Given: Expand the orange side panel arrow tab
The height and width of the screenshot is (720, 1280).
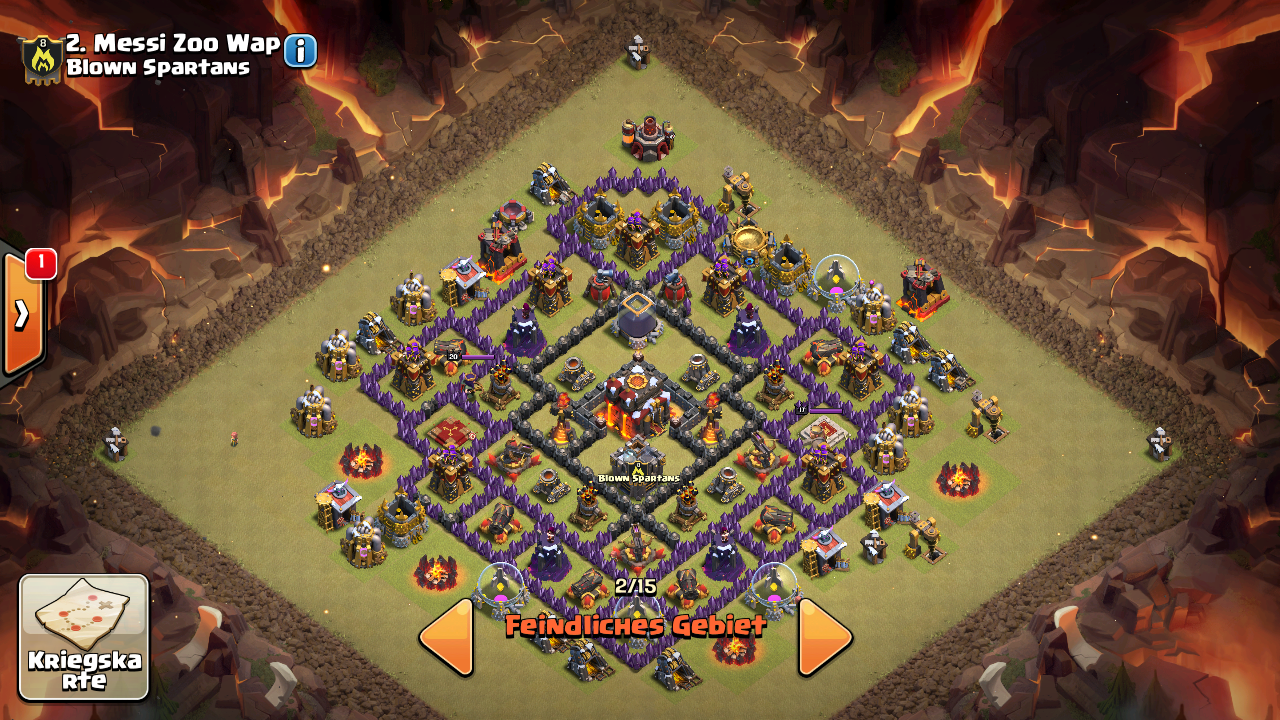Looking at the screenshot, I should 22,314.
